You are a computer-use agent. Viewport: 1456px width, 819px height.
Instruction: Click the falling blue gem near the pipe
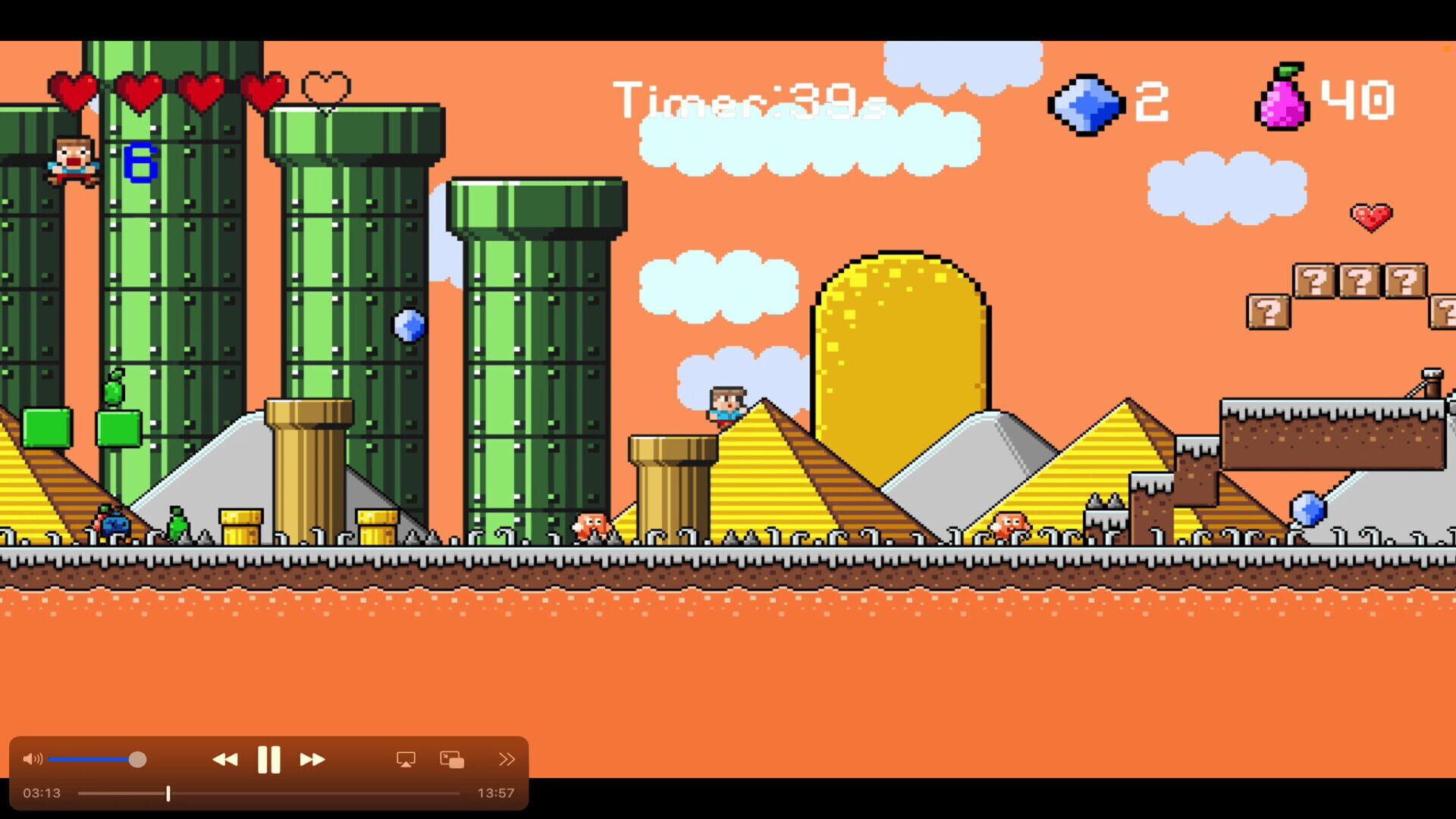point(408,325)
